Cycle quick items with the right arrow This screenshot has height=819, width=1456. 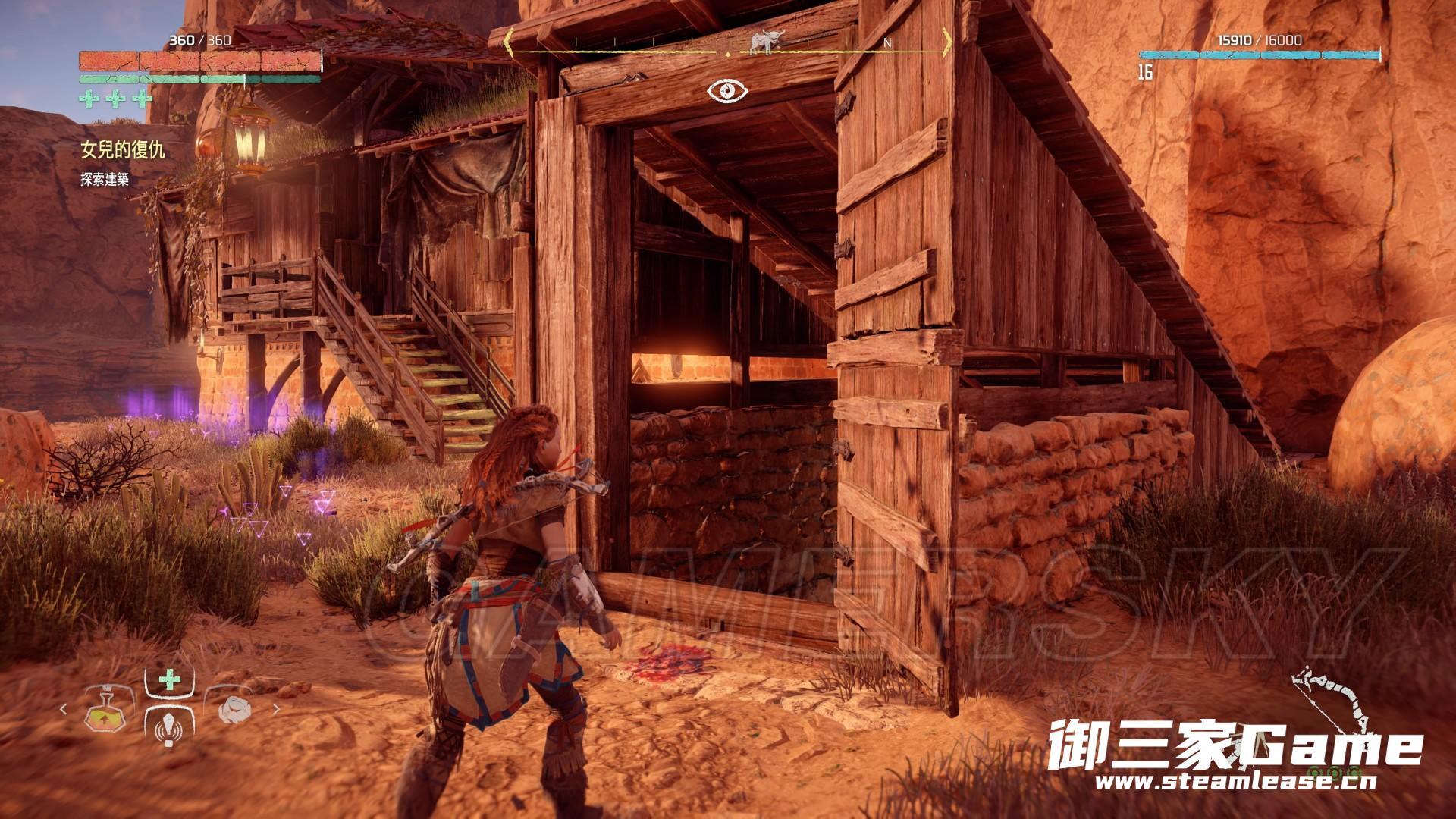click(276, 709)
